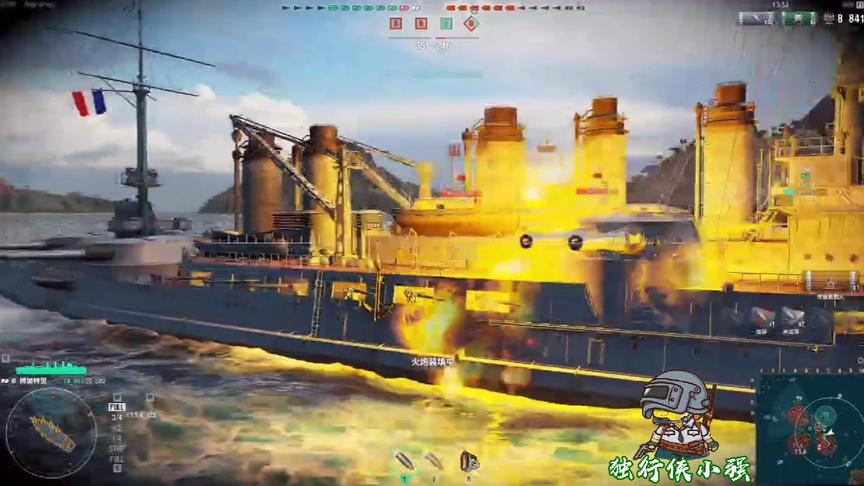
Task: Select the second shell type ammo slot
Action: [x=434, y=461]
